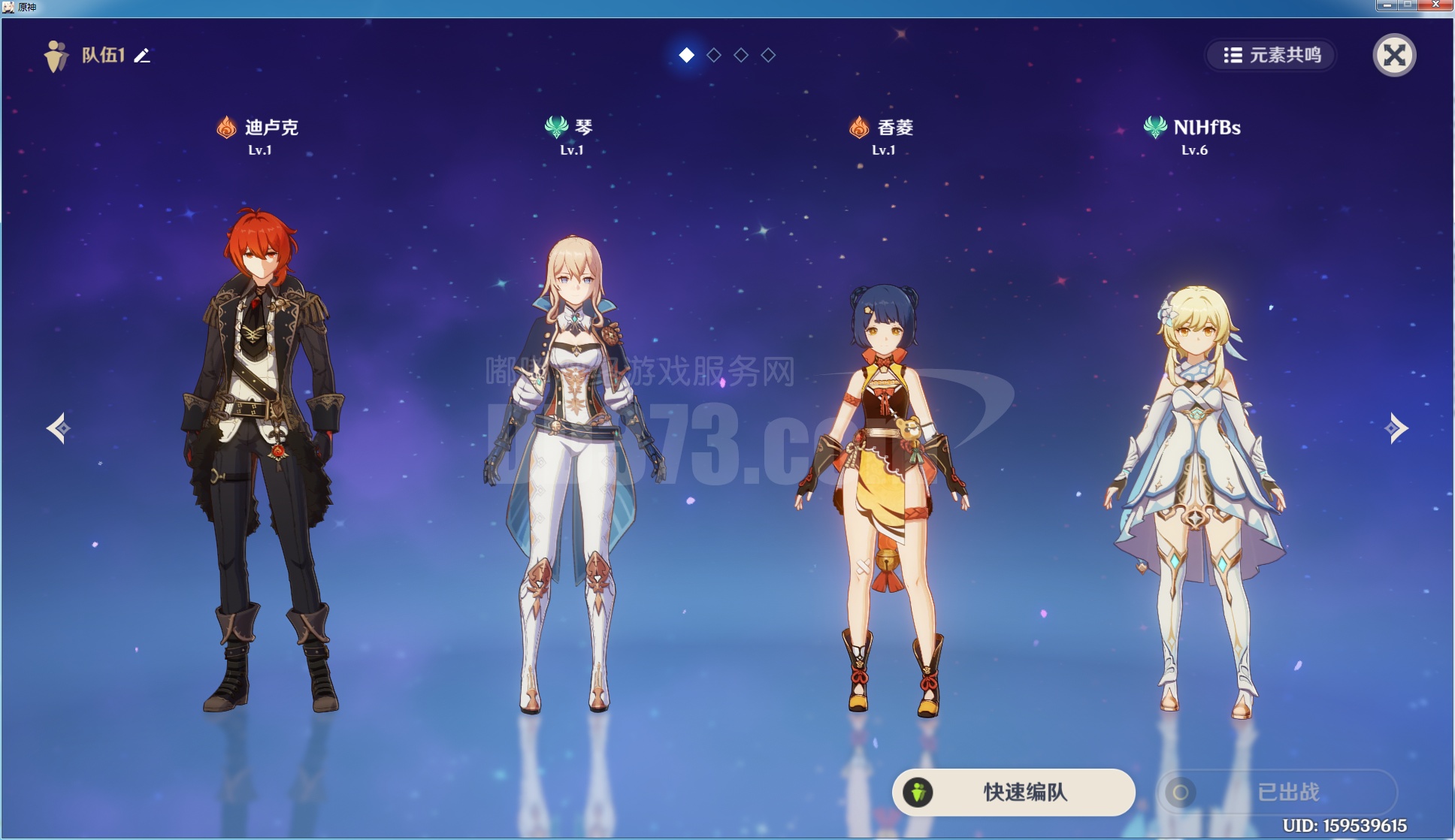
Task: Switch to the fourth team page dot
Action: click(768, 55)
